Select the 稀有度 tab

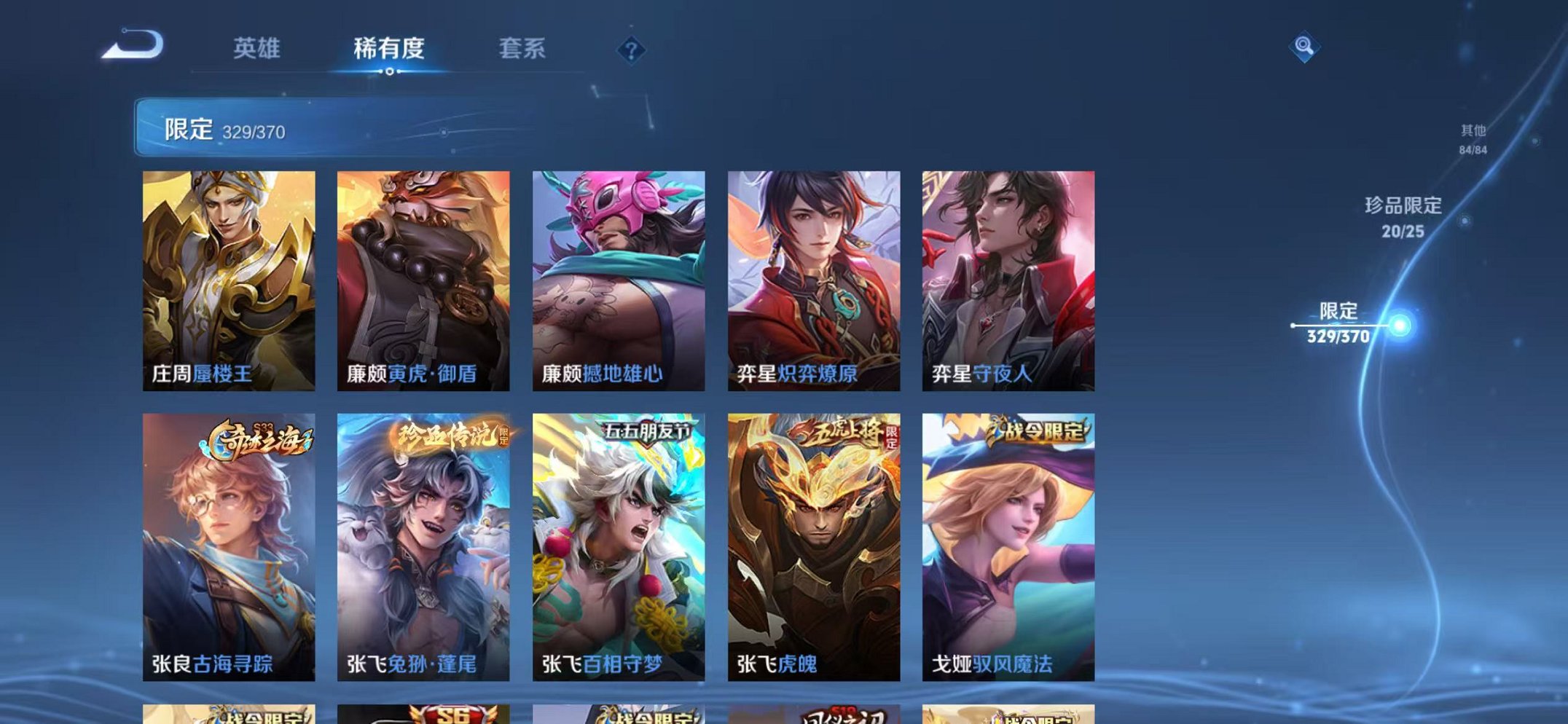click(388, 50)
